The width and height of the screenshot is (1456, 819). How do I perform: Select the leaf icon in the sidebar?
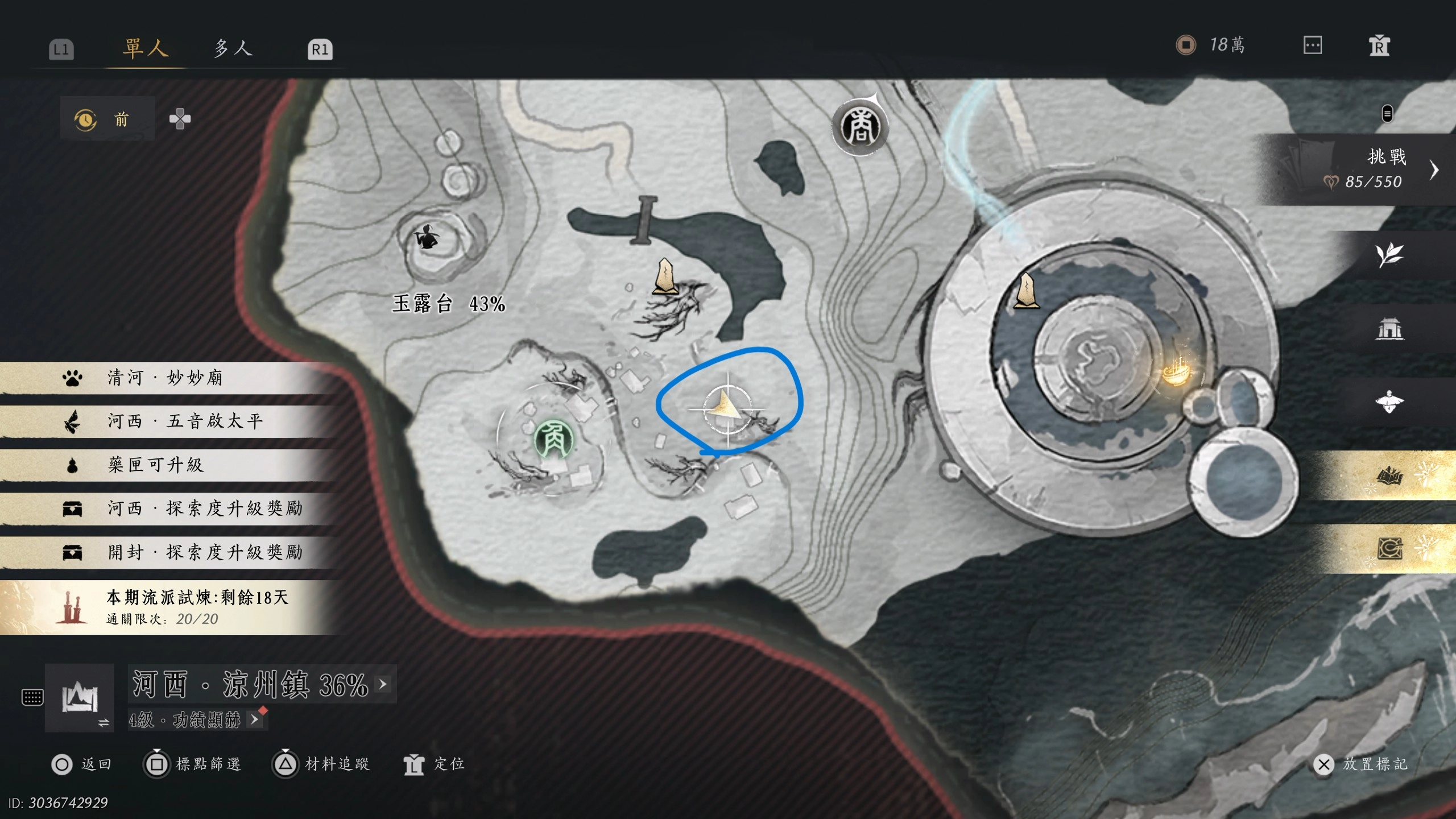tap(1389, 255)
